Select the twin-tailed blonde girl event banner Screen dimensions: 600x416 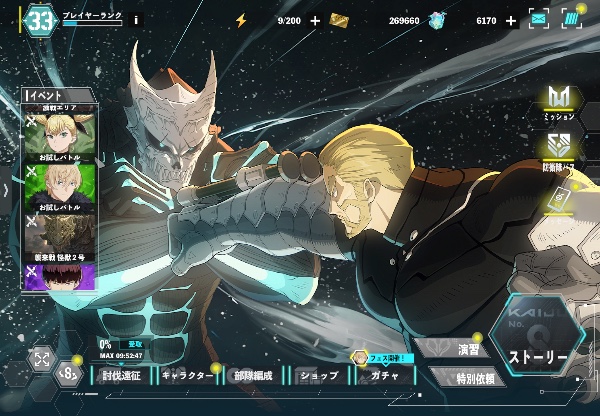(x=59, y=134)
